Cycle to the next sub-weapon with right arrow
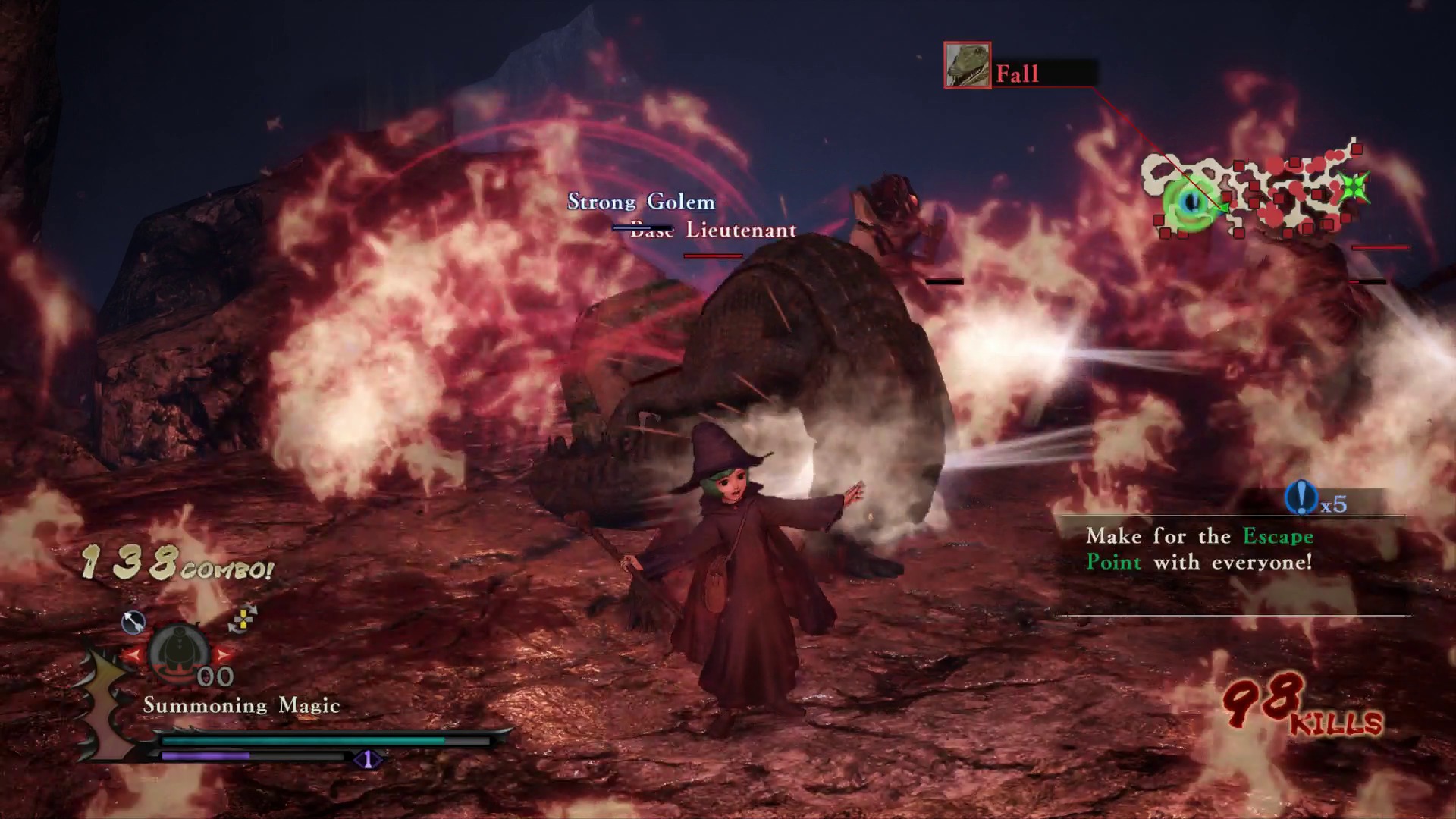This screenshot has width=1456, height=819. pos(224,654)
